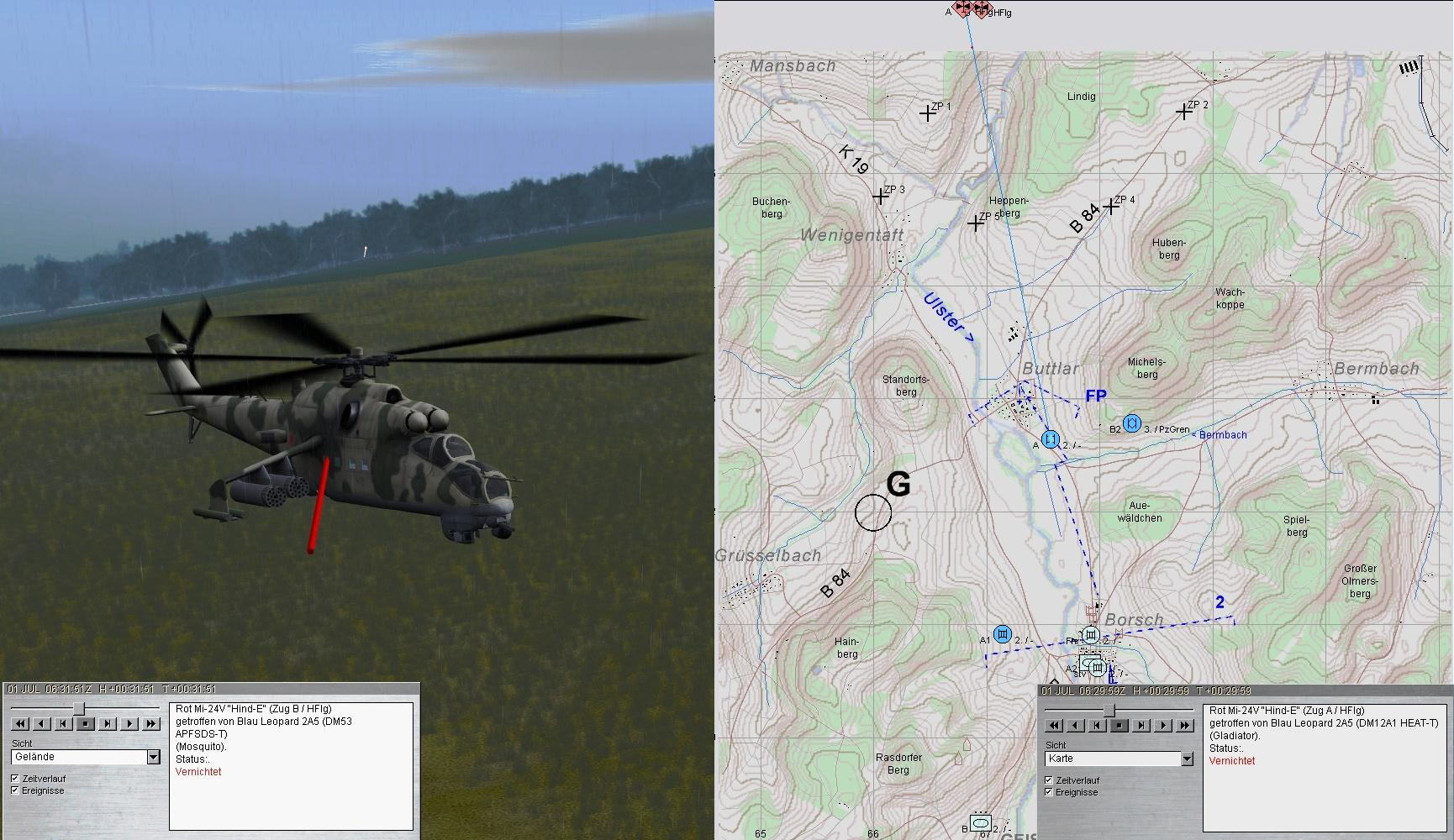Play forward in the Gelände panel
The image size is (1454, 840).
[x=129, y=723]
